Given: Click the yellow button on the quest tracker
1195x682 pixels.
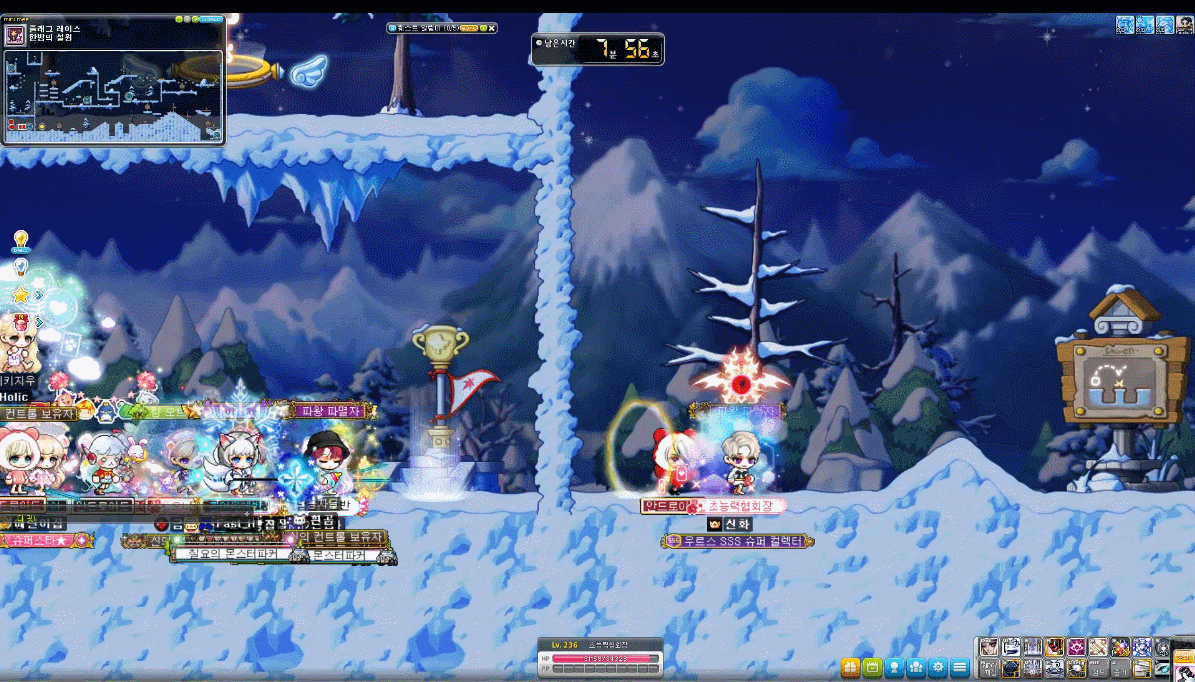Looking at the screenshot, I should 468,28.
